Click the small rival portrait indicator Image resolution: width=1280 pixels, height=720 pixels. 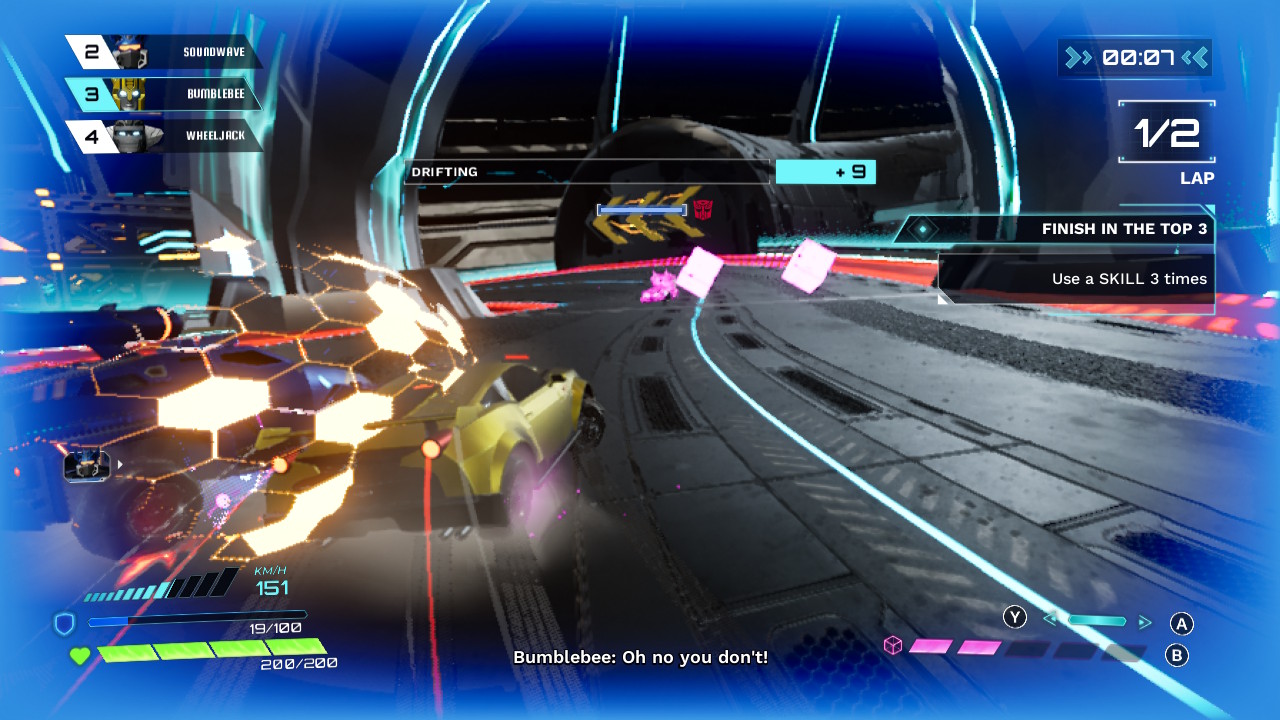pos(86,465)
